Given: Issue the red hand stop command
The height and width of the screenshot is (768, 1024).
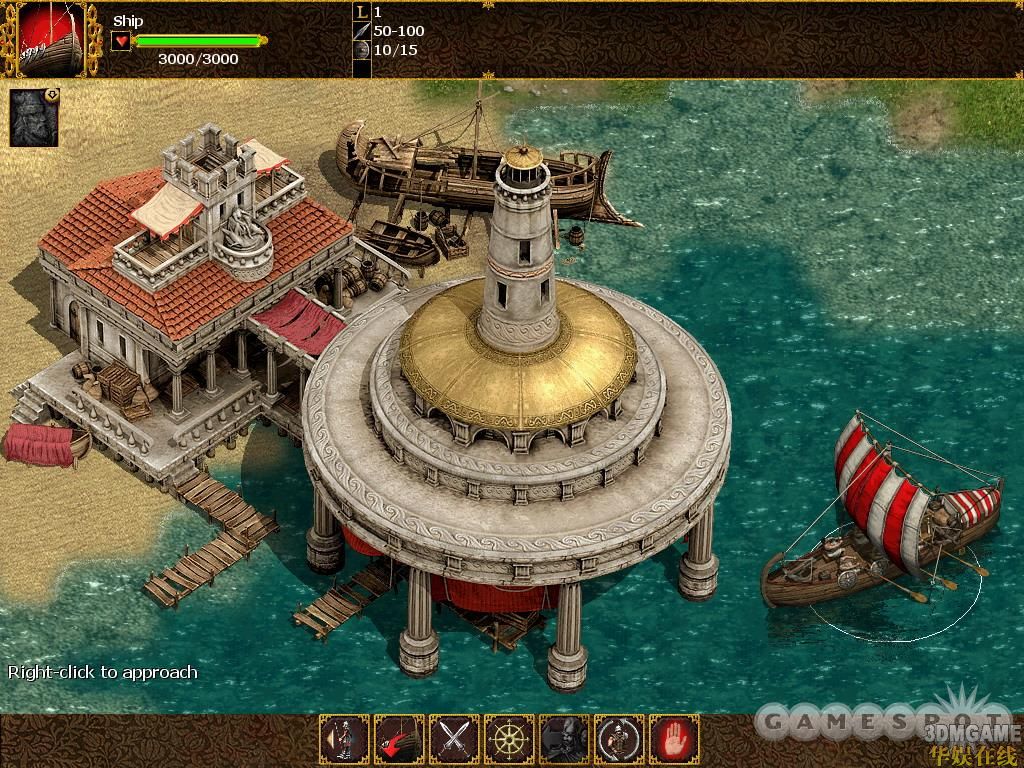Looking at the screenshot, I should pos(674,740).
